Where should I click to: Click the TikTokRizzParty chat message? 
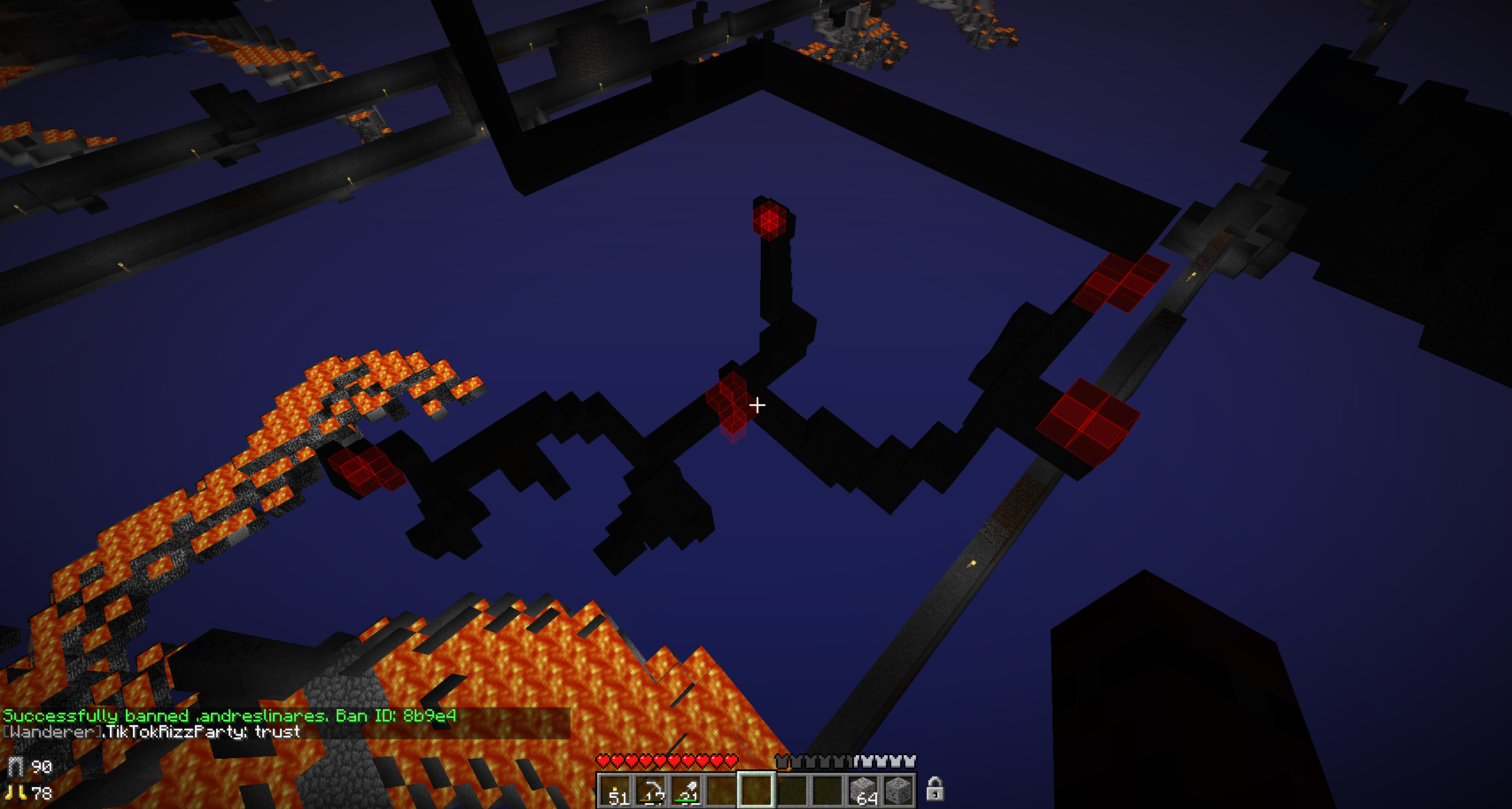(x=152, y=732)
